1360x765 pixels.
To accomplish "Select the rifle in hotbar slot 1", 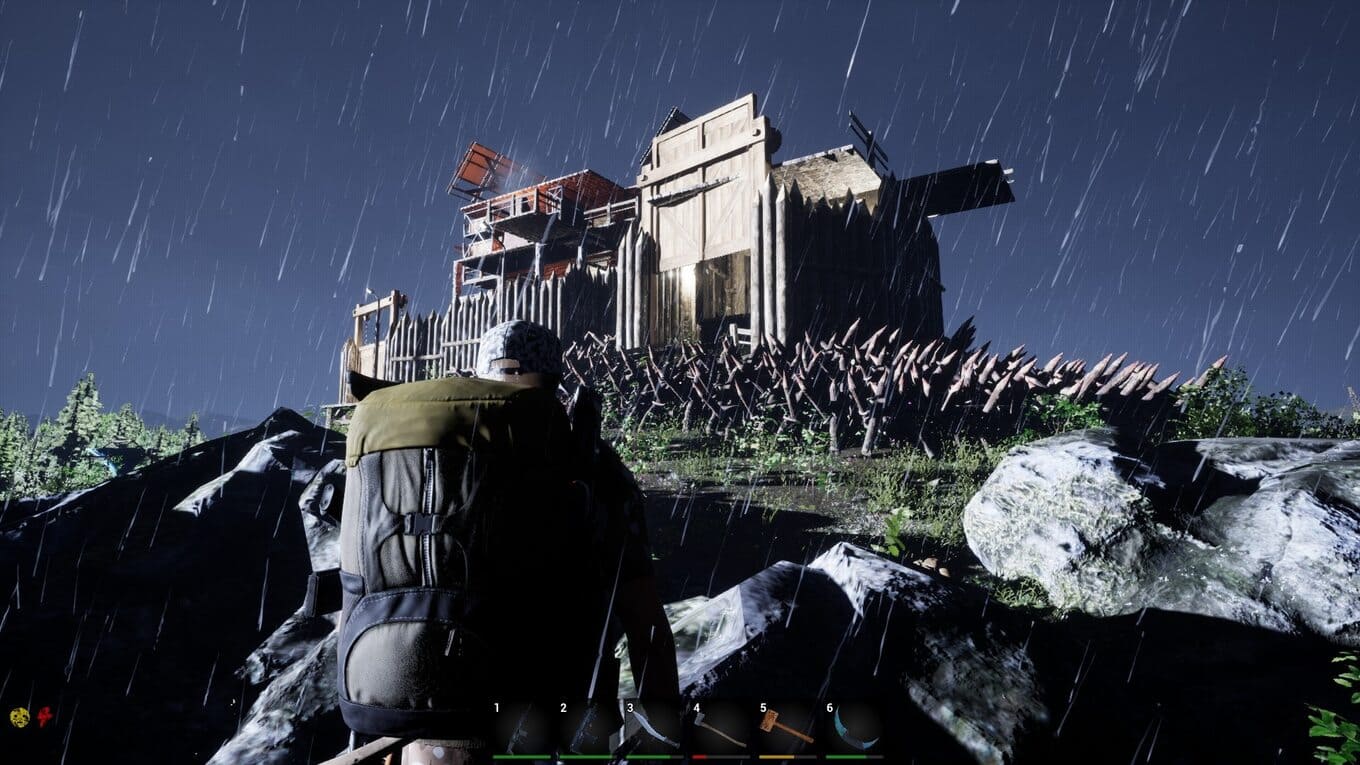I will click(x=521, y=728).
